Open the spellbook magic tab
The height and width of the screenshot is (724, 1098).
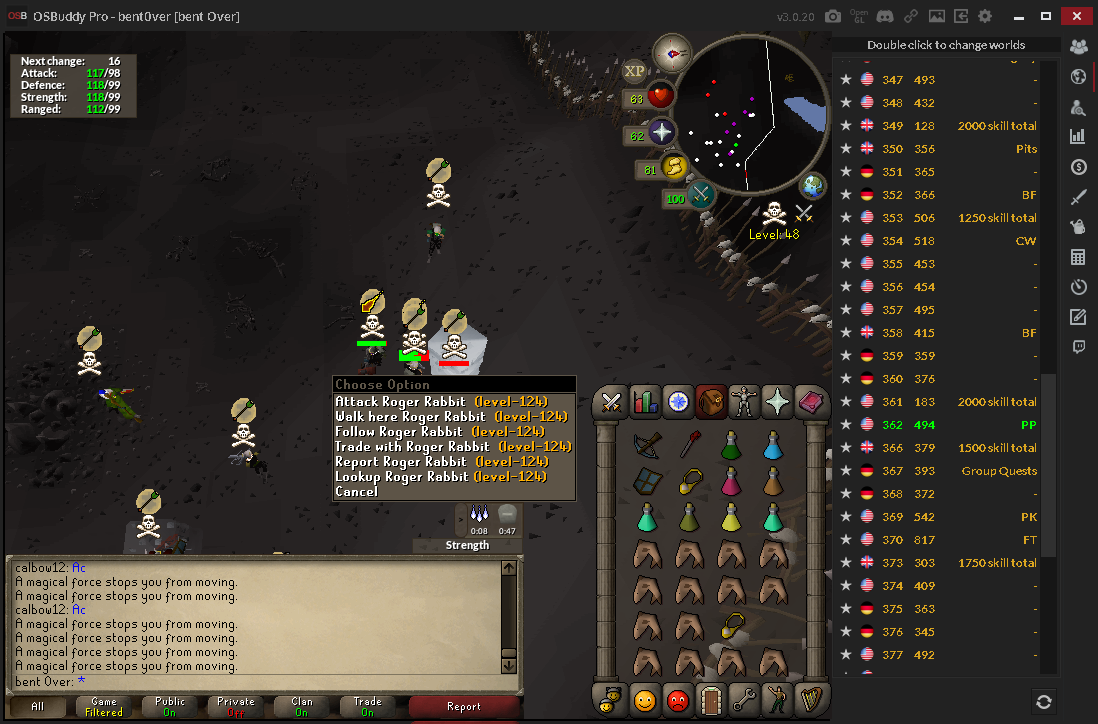click(810, 402)
